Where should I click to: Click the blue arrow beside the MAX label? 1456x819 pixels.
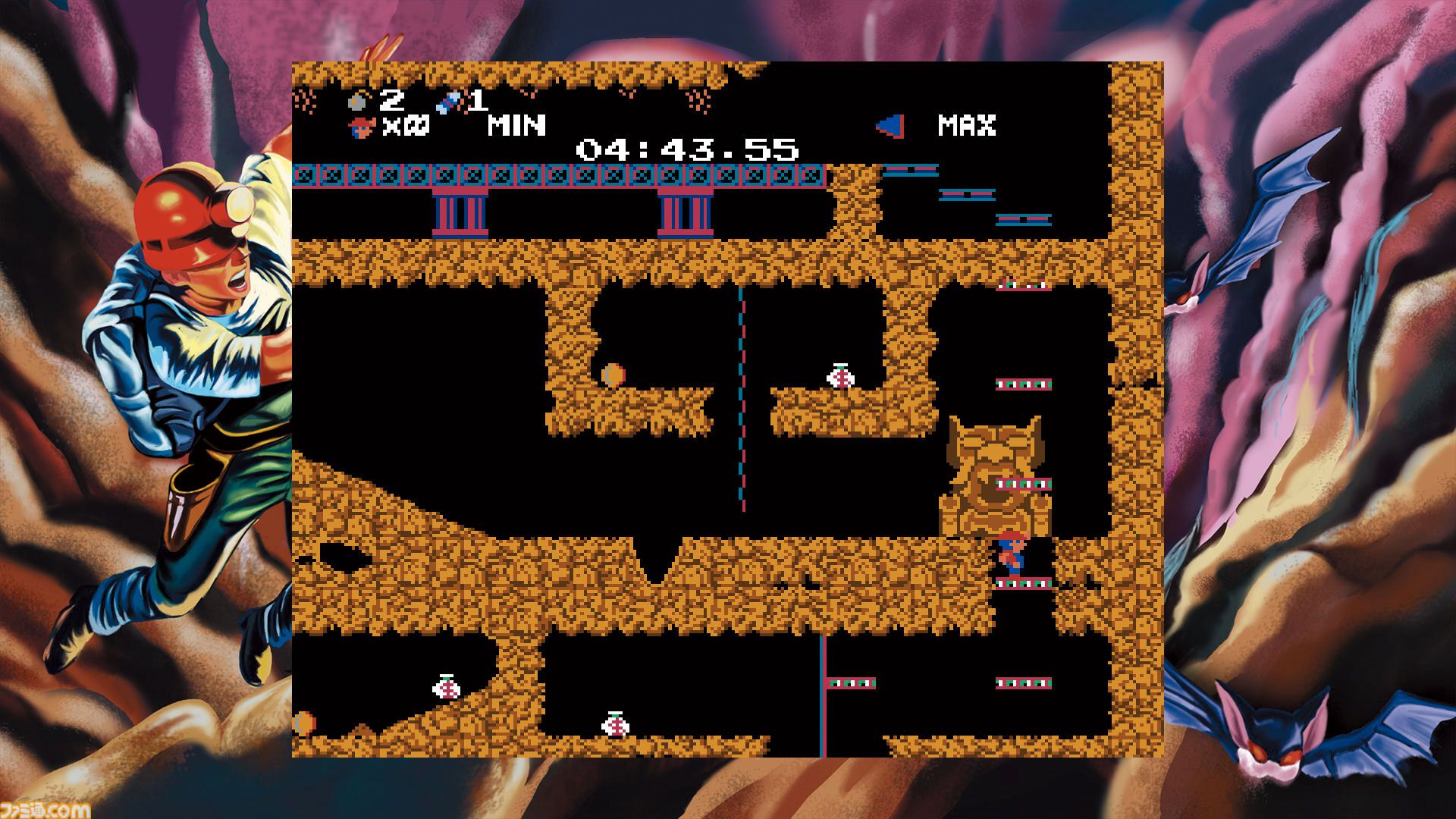point(891,125)
